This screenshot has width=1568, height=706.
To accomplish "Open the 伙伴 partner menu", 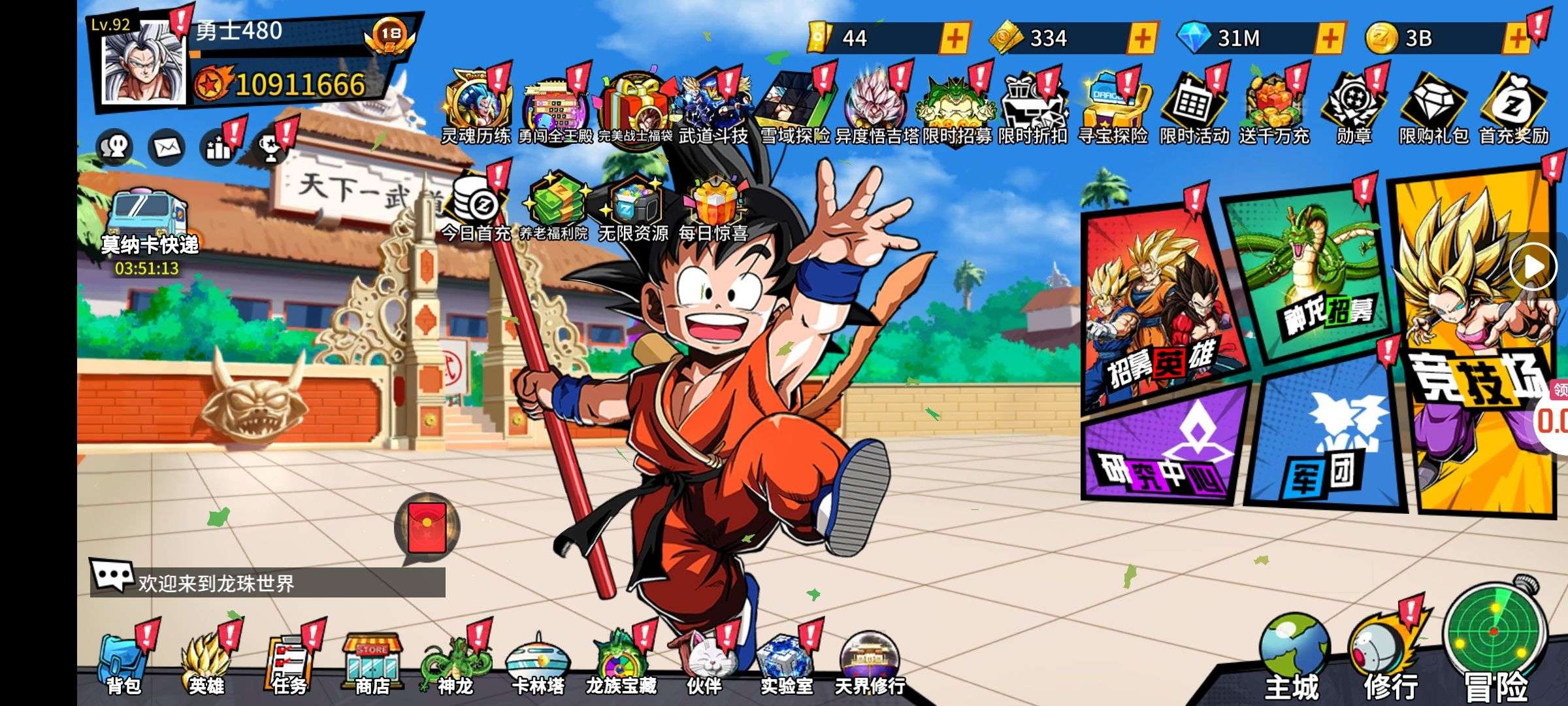I will 704,664.
